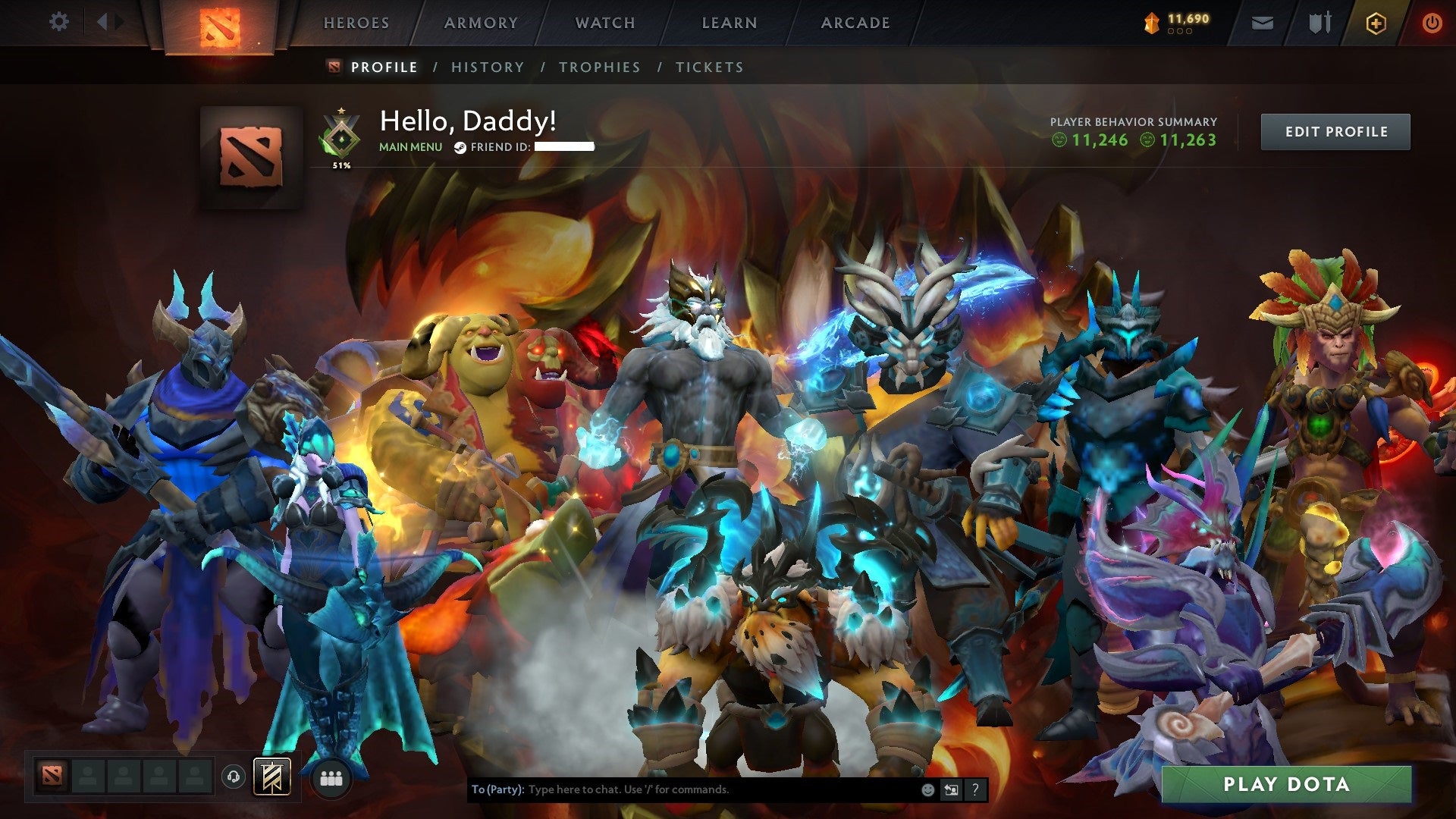This screenshot has height=819, width=1456.
Task: Select the Learn menu entry
Action: (x=730, y=23)
